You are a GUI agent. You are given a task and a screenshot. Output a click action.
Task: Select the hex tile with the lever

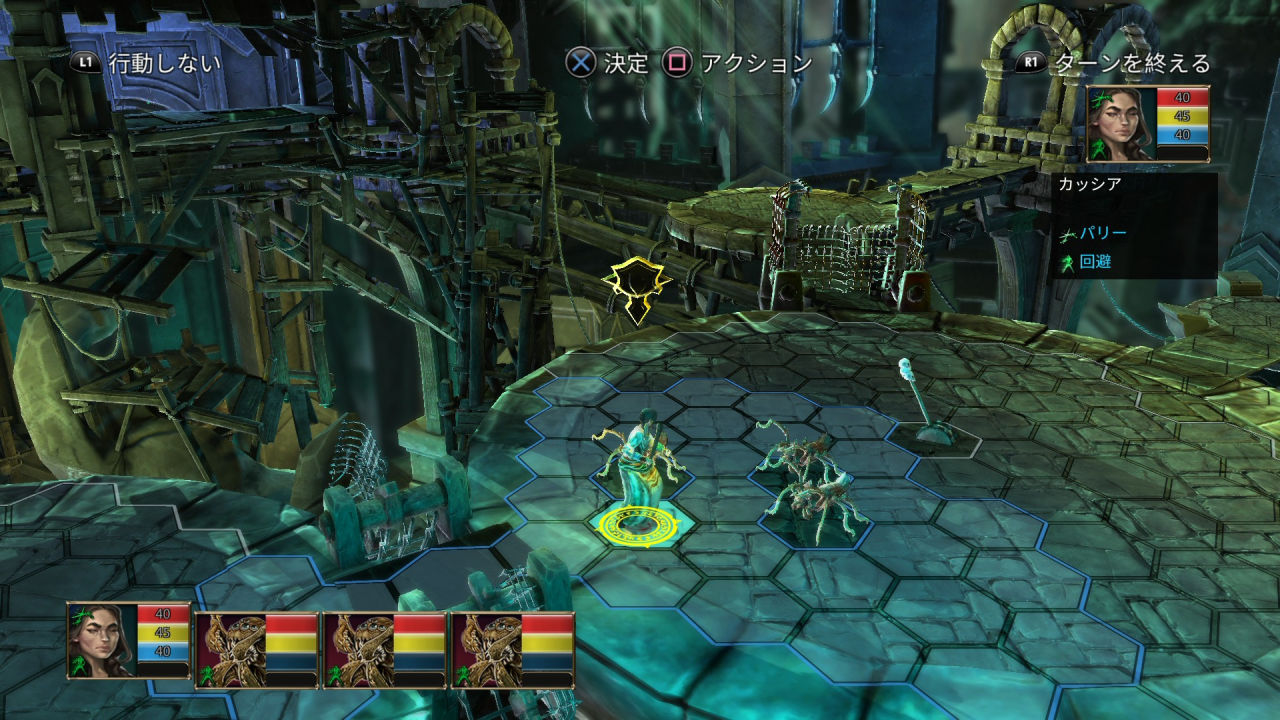tap(923, 431)
